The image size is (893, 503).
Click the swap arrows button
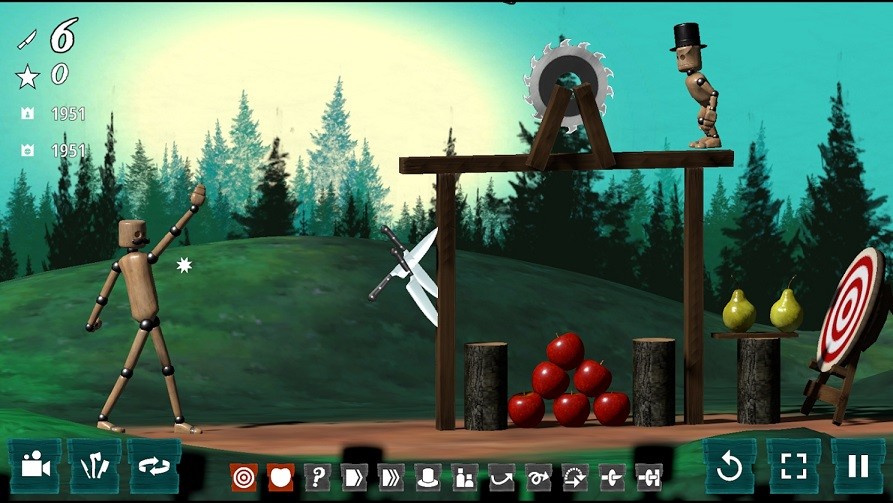tap(153, 465)
